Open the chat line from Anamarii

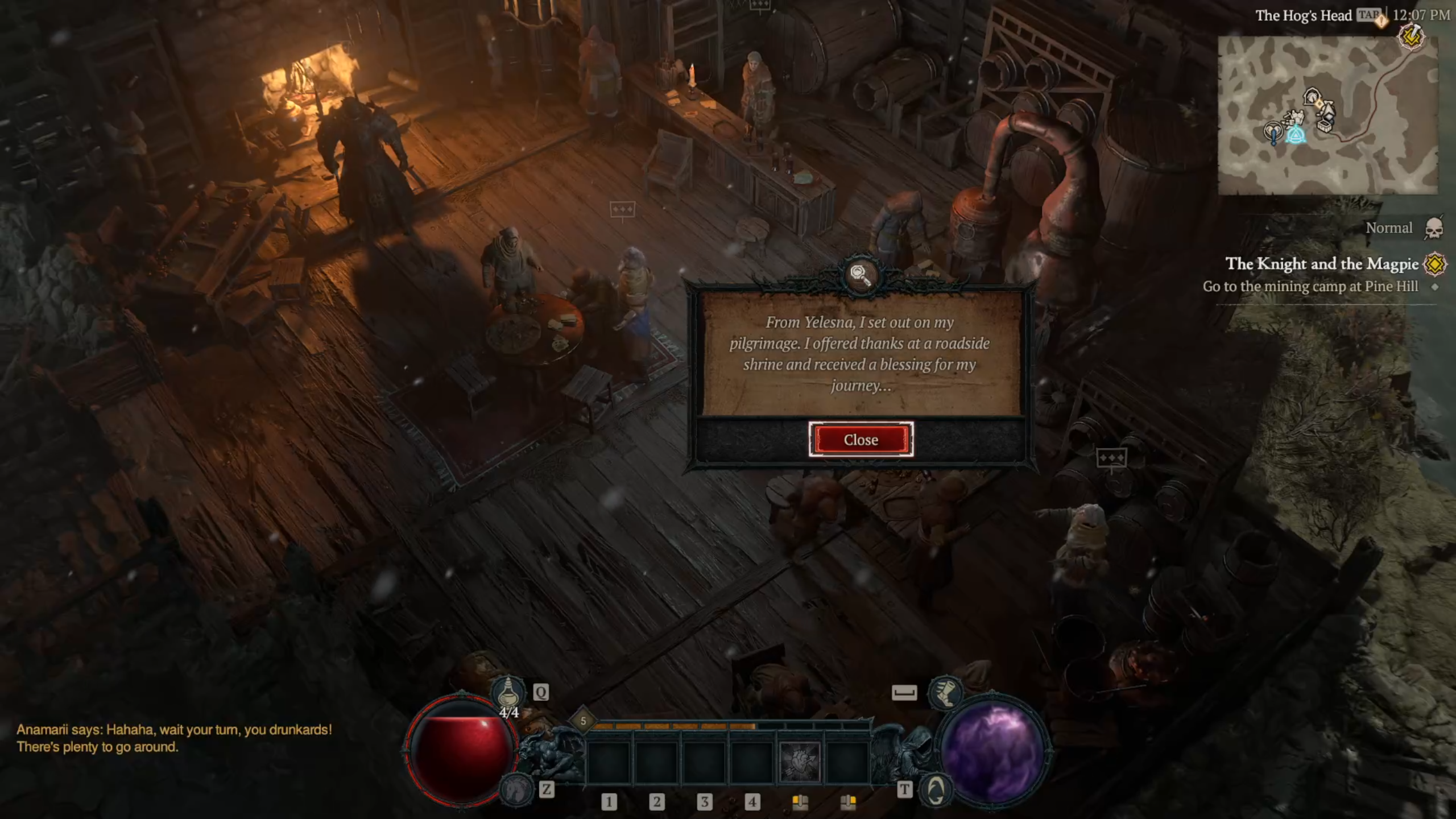174,738
